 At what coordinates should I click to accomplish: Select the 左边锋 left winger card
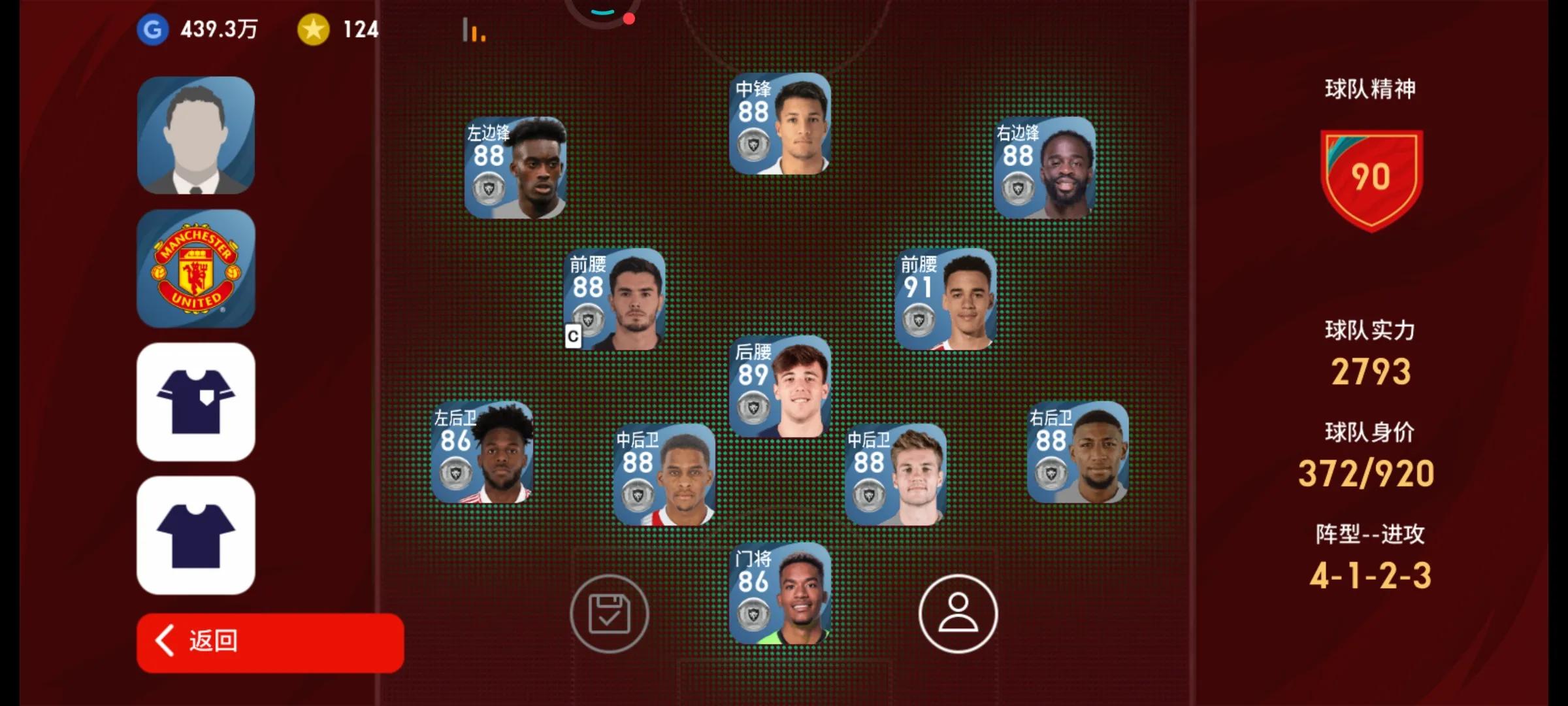(x=515, y=167)
